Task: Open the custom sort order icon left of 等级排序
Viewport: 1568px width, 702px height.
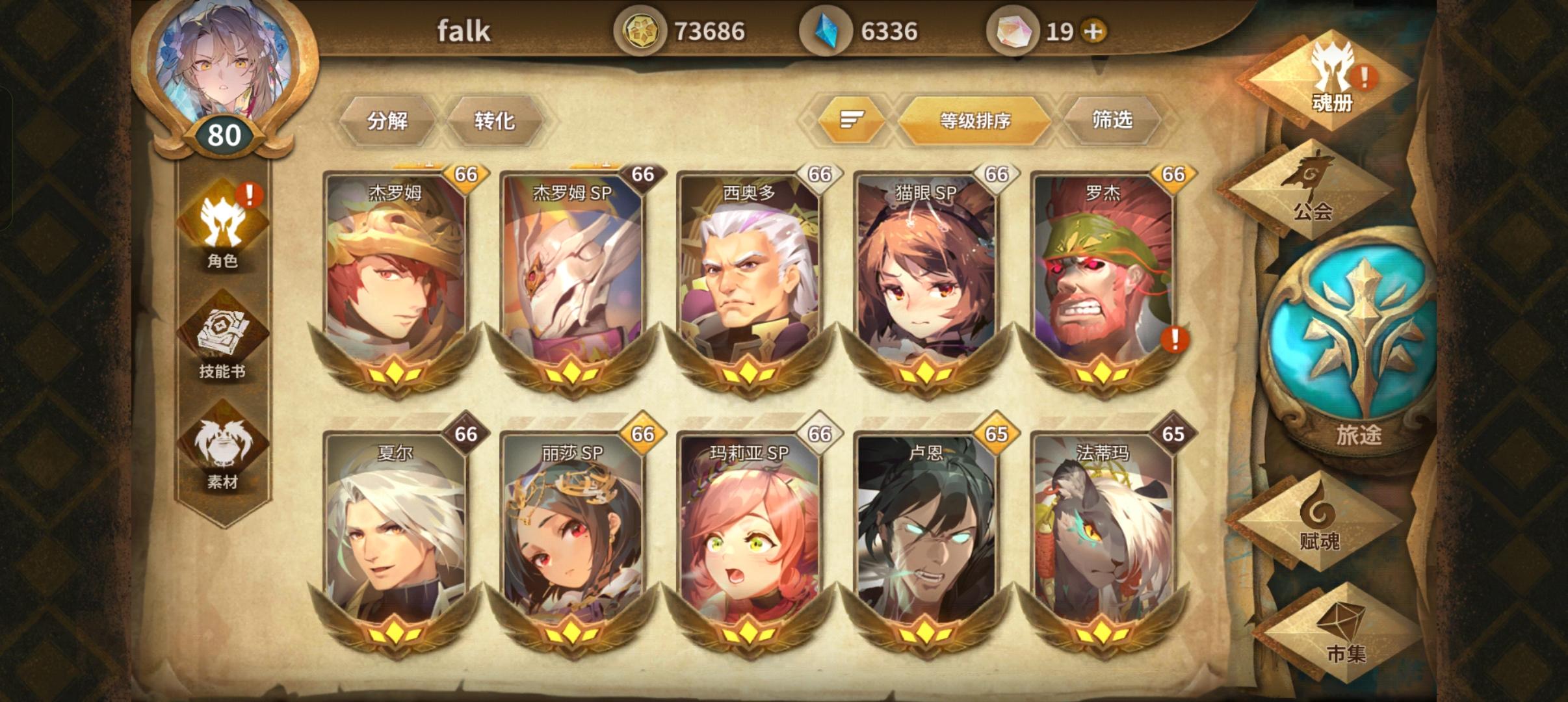Action: click(853, 121)
